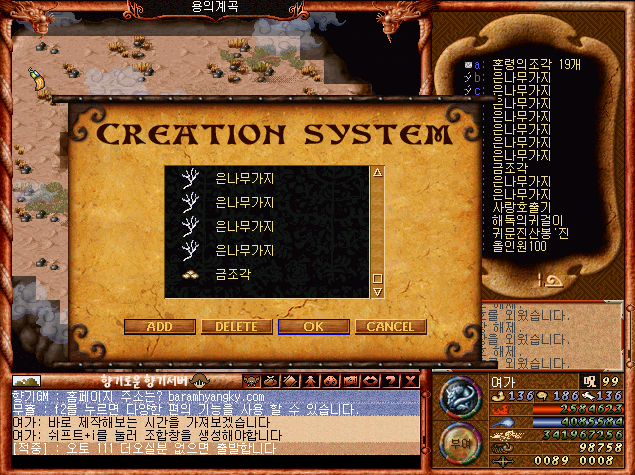Close the chat toolbar with the X icon
Viewport: 635px width, 475px height.
click(410, 381)
